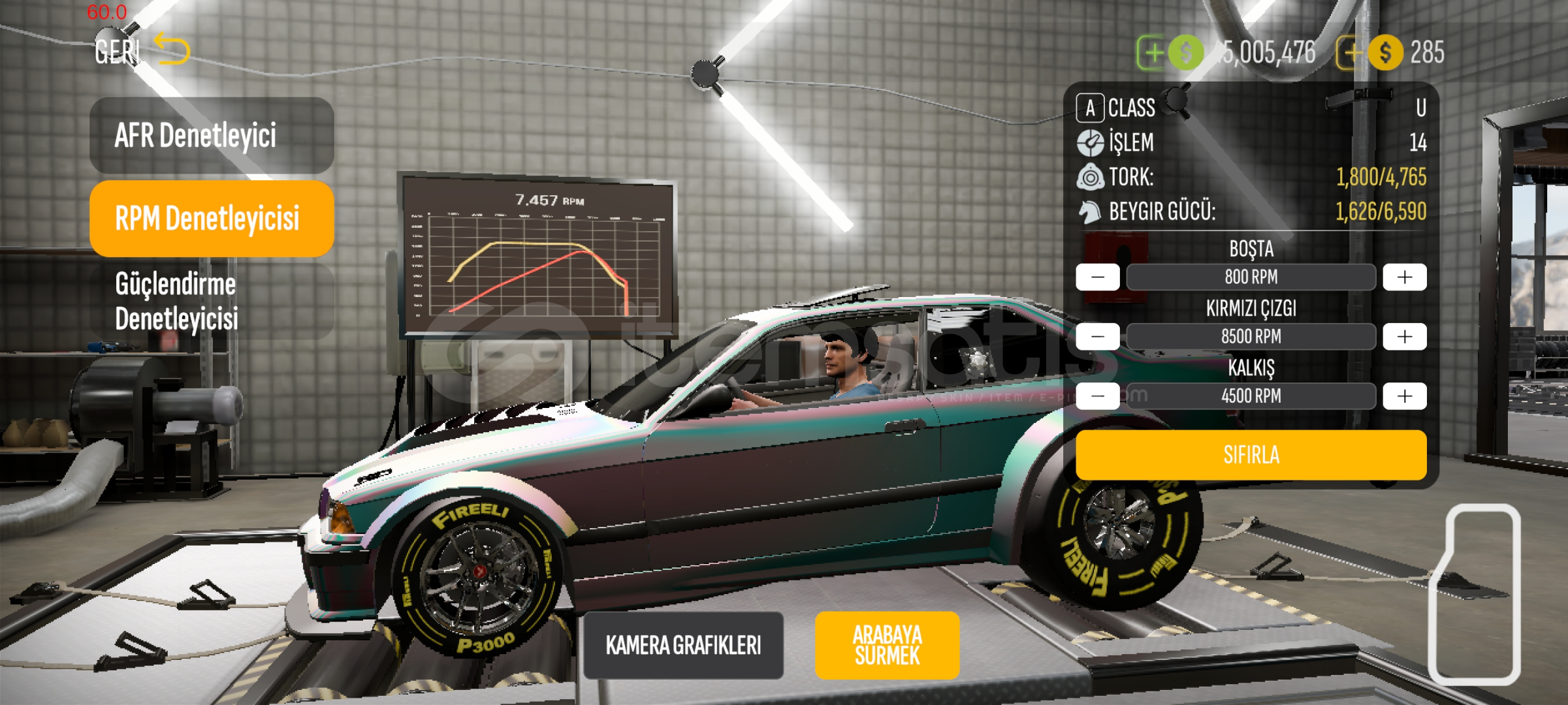Open KAMERA GRAFİKLERİ options
The image size is (1568, 705).
click(x=683, y=646)
